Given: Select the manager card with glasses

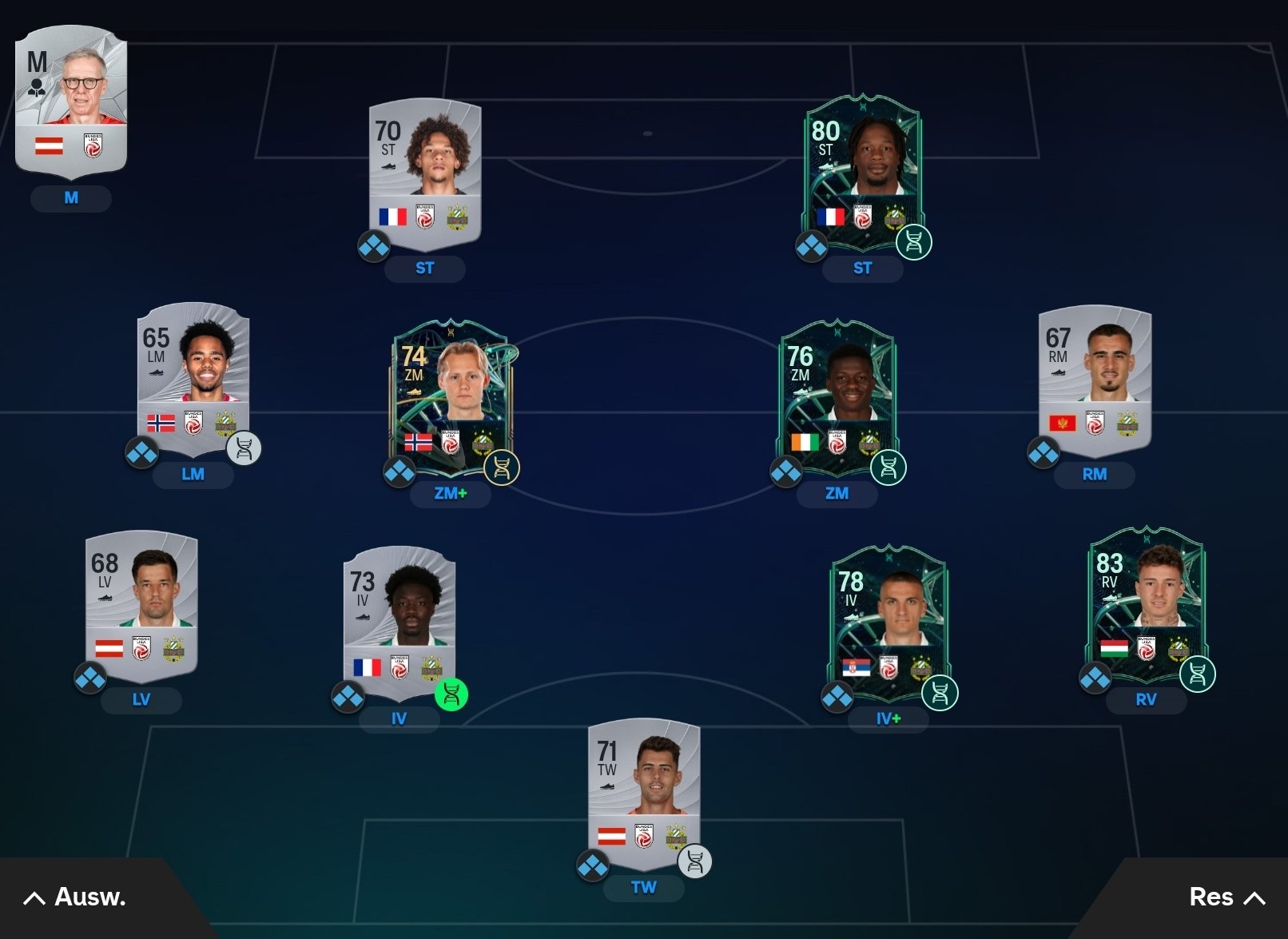Looking at the screenshot, I should point(71,100).
